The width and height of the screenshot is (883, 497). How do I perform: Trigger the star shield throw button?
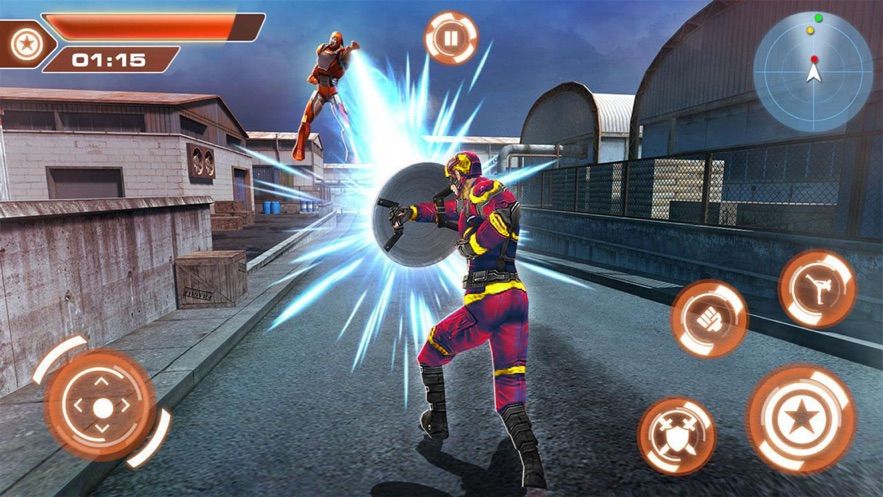(x=801, y=418)
